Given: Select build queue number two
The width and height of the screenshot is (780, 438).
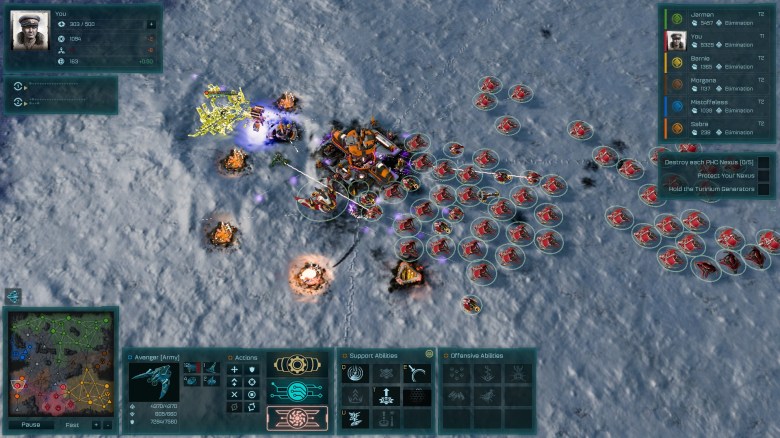Looking at the screenshot, I should coord(19,102).
